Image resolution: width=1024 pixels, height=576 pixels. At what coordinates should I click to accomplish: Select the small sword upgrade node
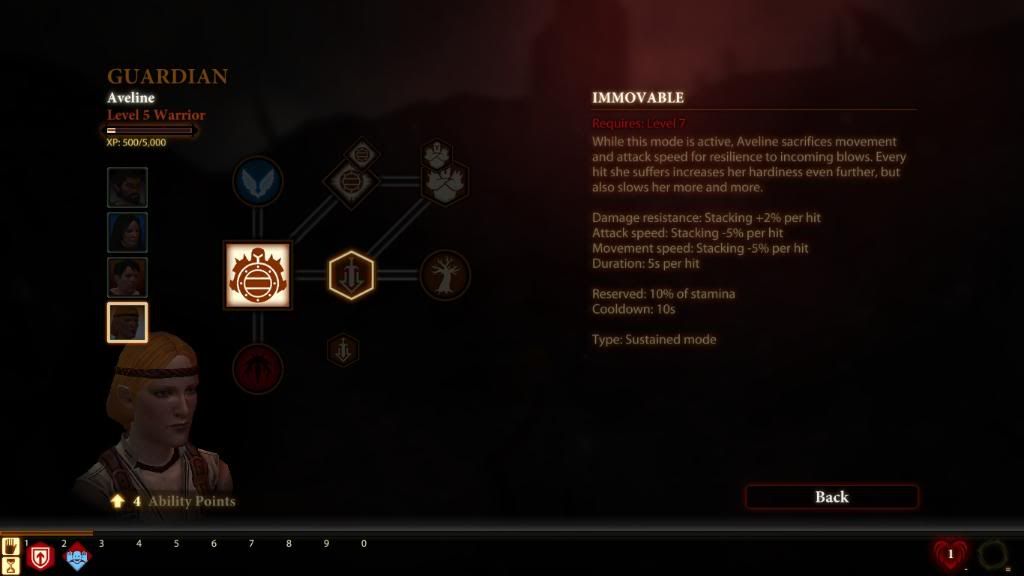[343, 350]
